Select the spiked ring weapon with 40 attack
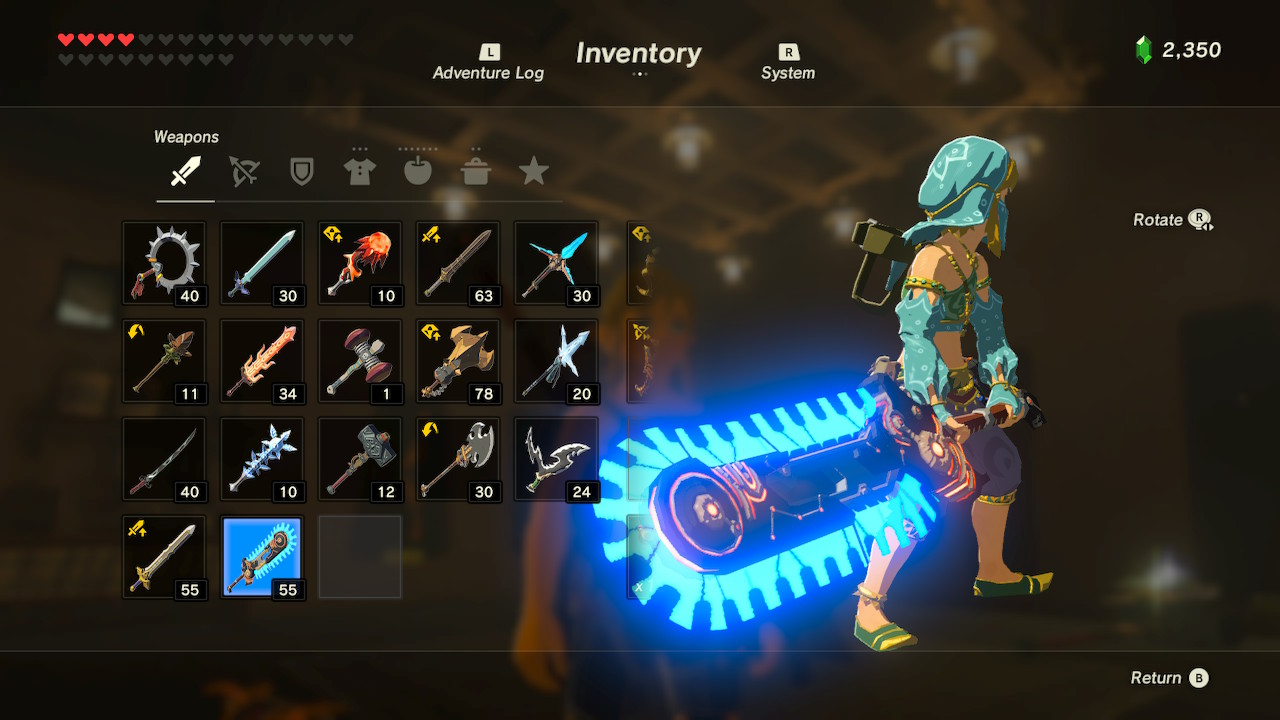Image resolution: width=1280 pixels, height=720 pixels. coord(164,263)
